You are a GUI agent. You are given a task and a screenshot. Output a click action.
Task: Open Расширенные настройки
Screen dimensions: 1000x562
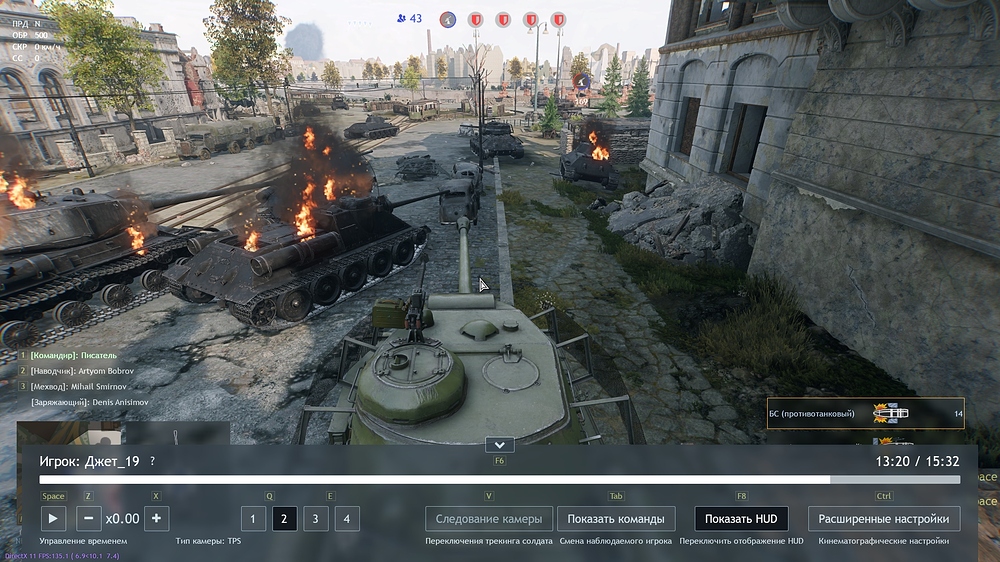pos(883,518)
